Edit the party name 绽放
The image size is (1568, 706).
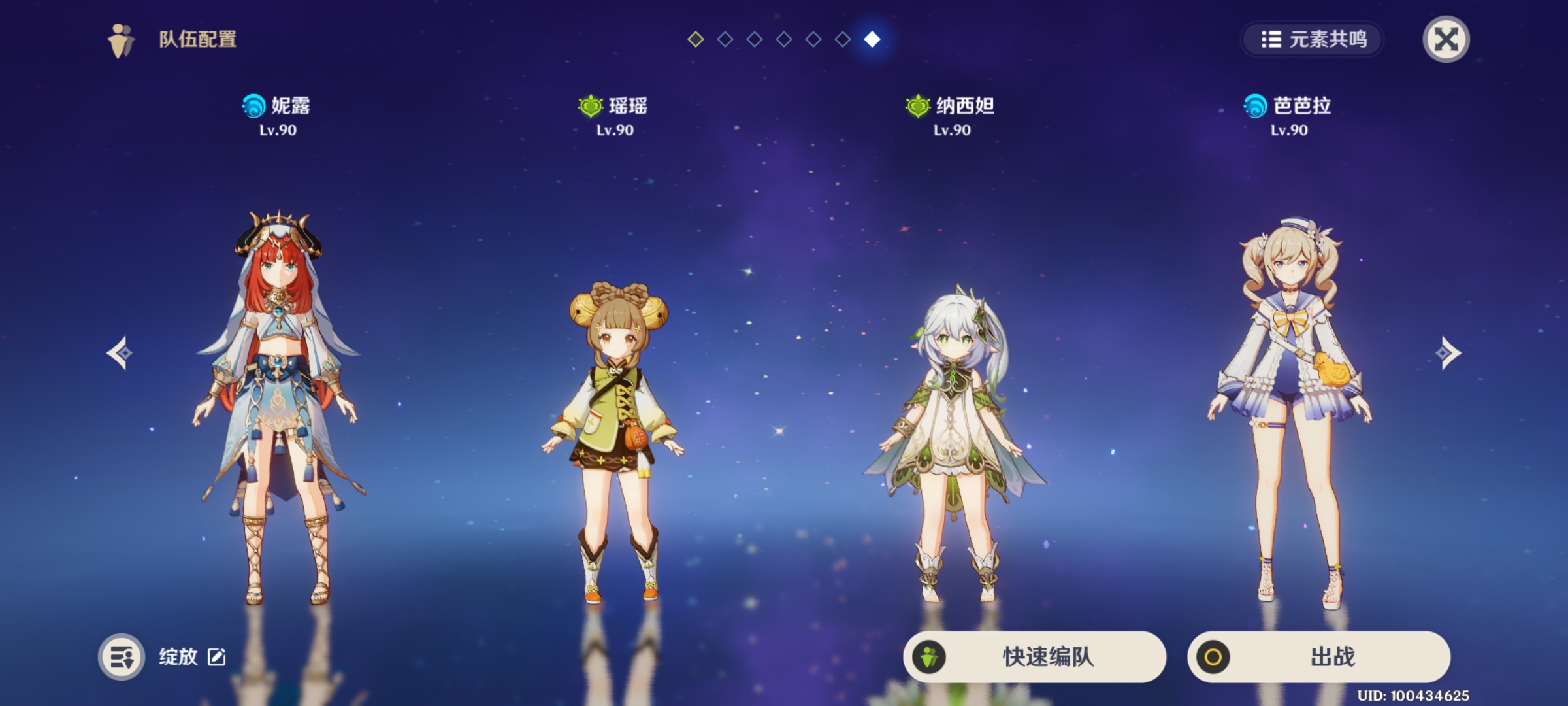(x=217, y=656)
